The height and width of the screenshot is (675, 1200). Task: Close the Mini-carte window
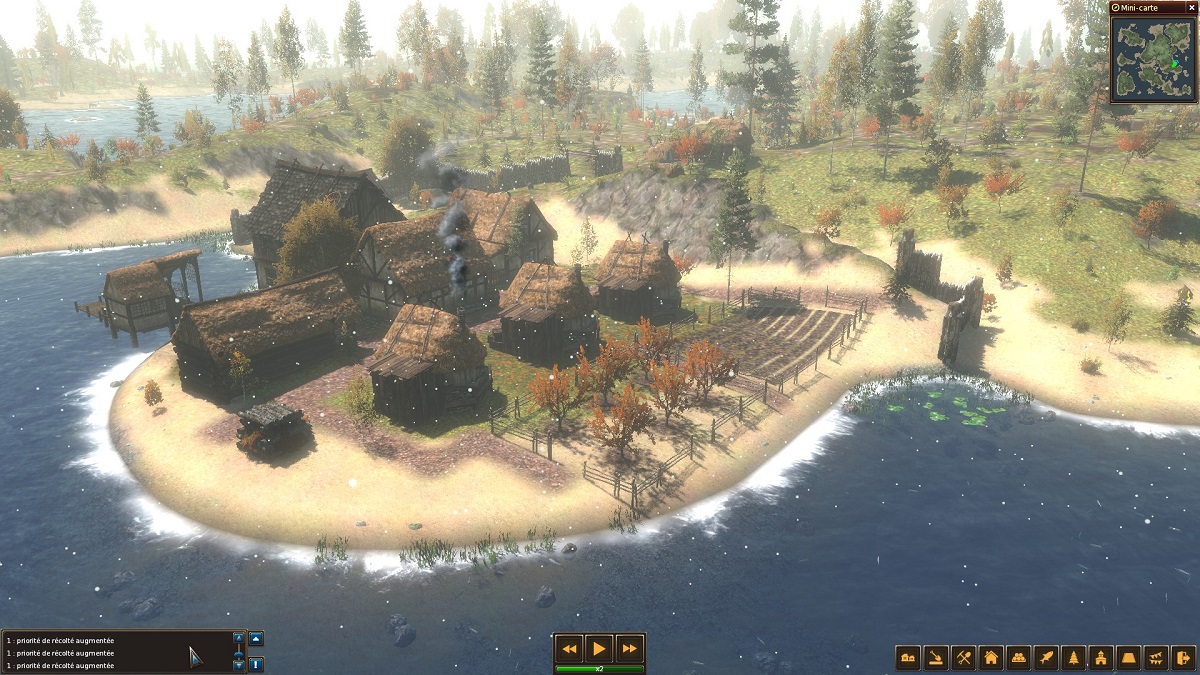pos(1116,7)
